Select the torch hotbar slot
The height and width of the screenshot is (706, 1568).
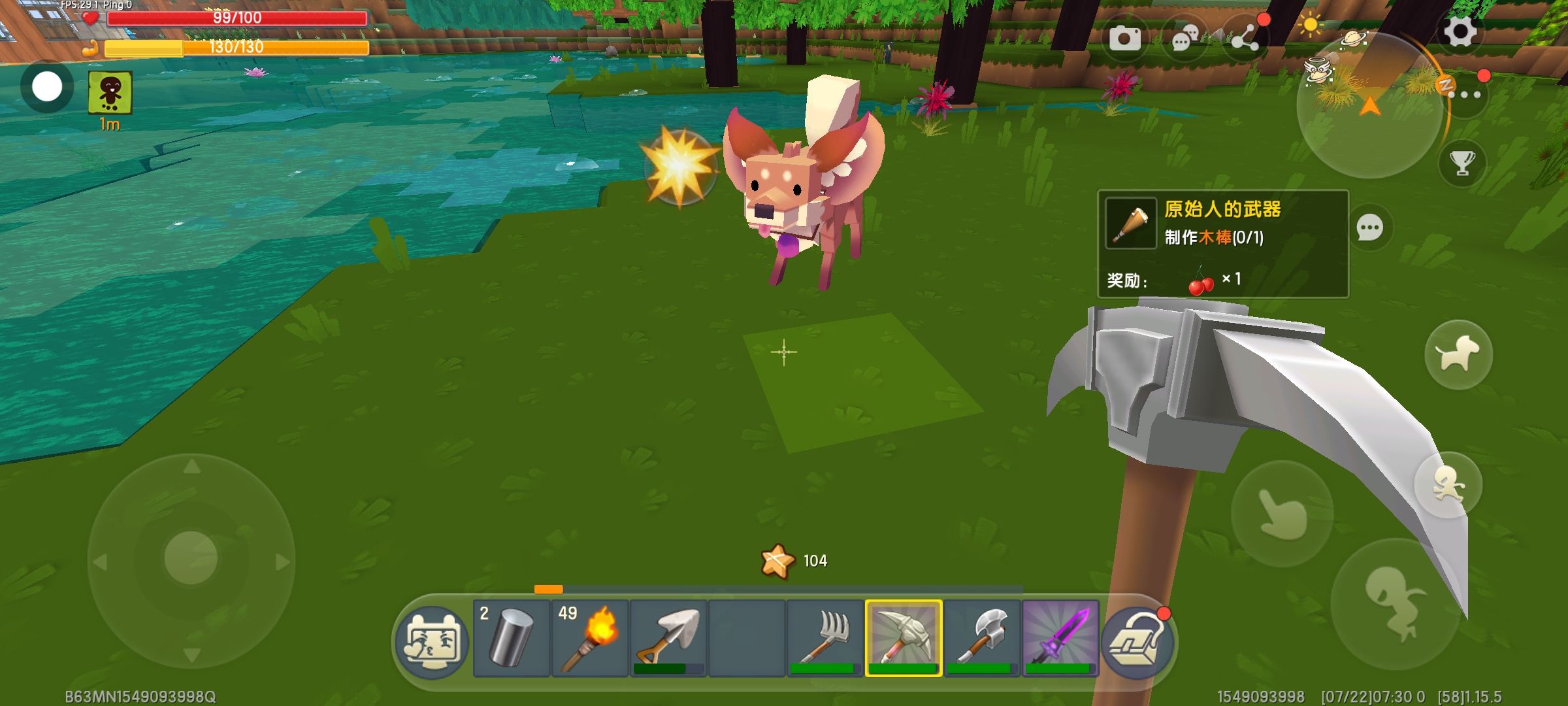tap(589, 638)
